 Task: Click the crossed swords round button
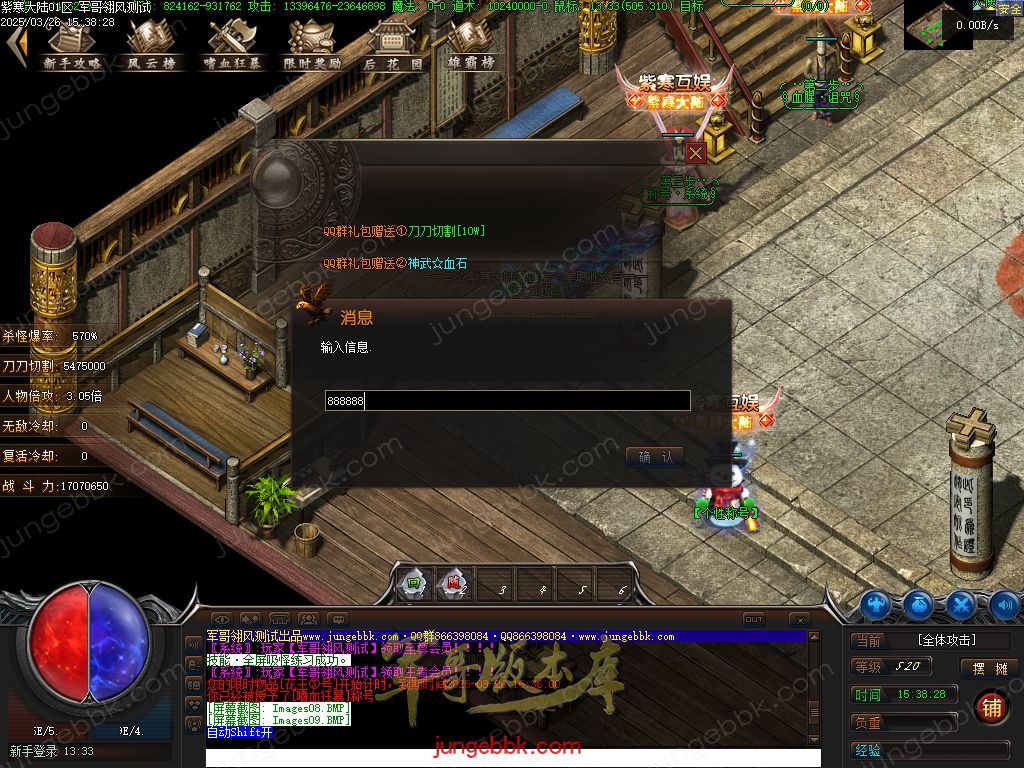tap(961, 605)
